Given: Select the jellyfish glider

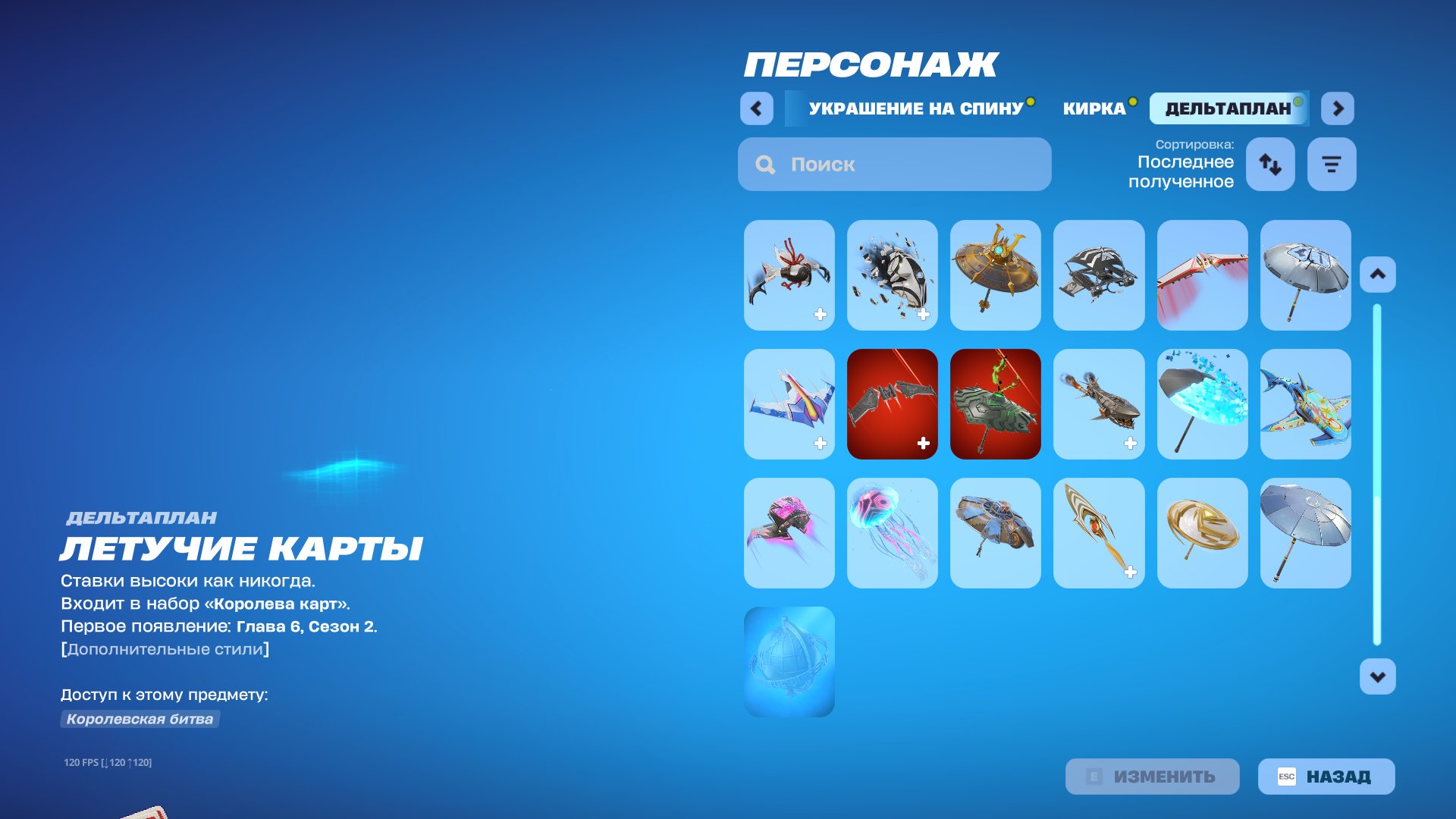Looking at the screenshot, I should point(892,532).
